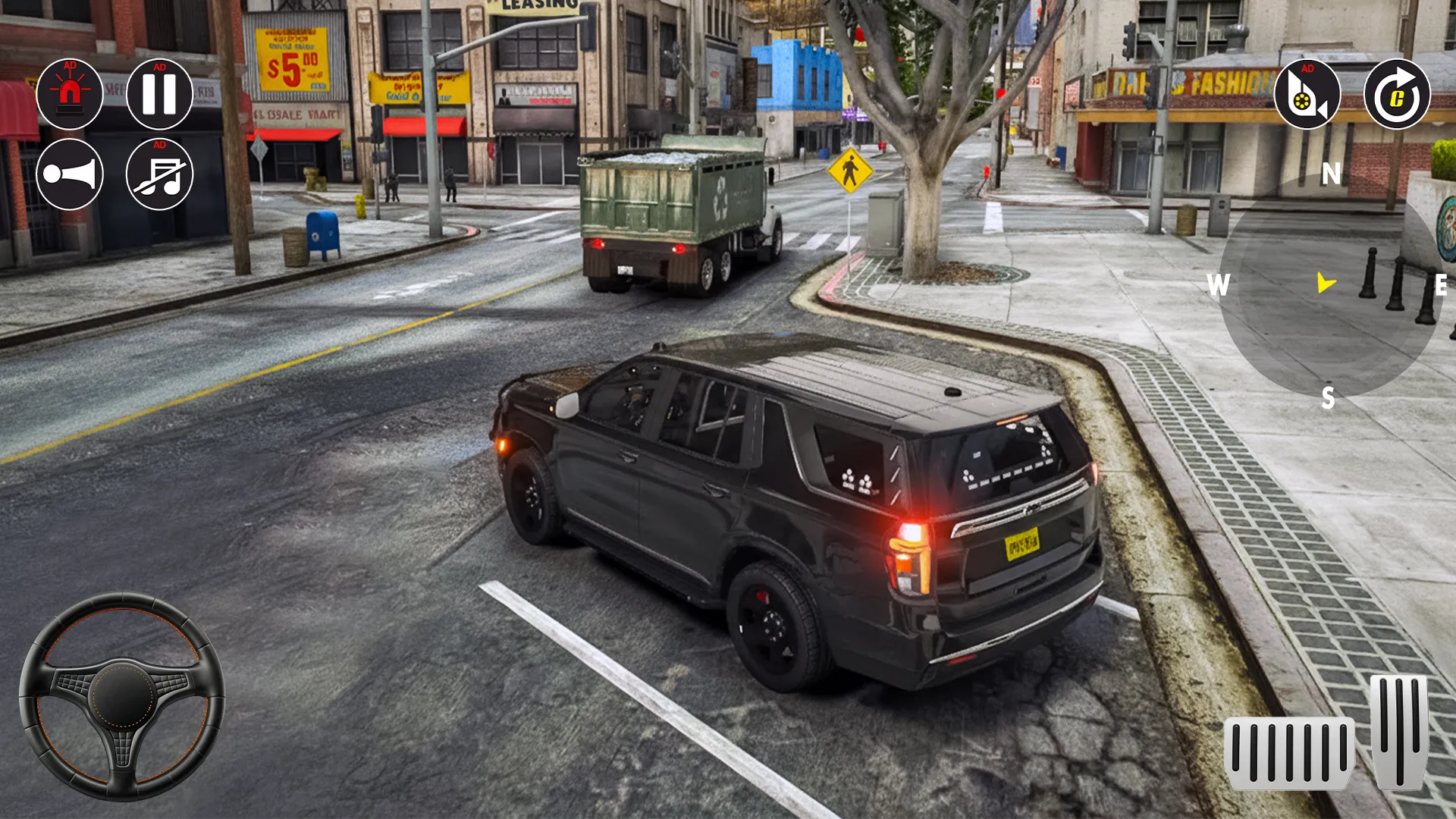This screenshot has width=1456, height=819.
Task: Toggle between camera perspectives
Action: 1307,94
